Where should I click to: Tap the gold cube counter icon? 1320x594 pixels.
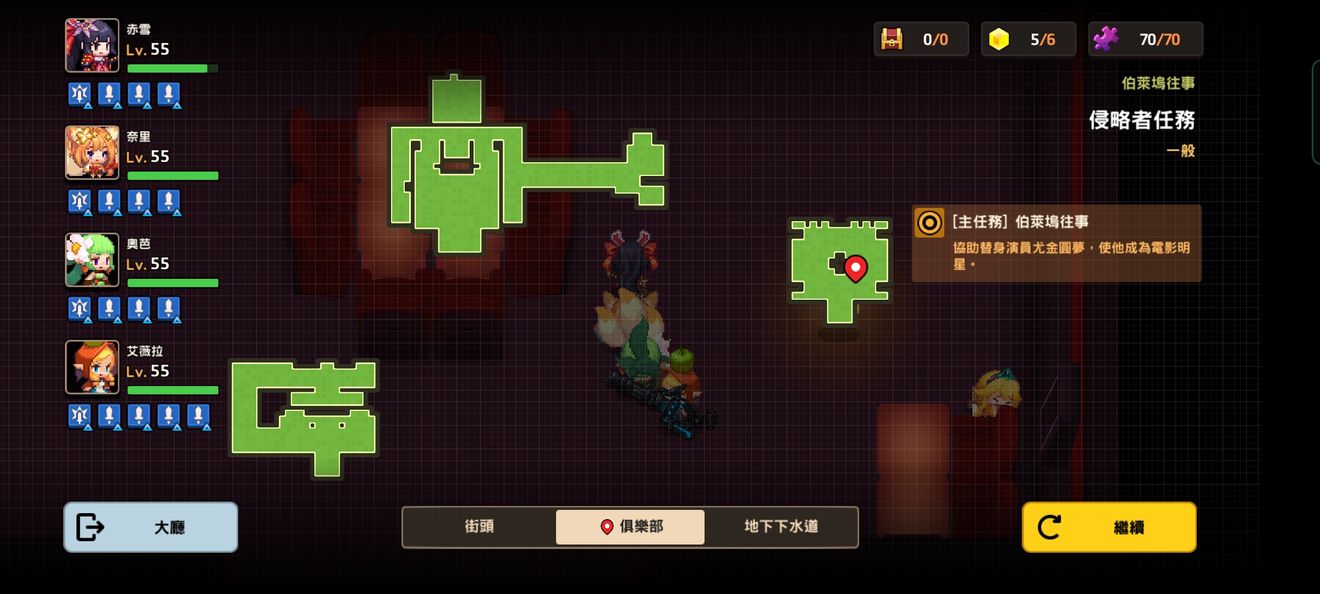pos(998,40)
